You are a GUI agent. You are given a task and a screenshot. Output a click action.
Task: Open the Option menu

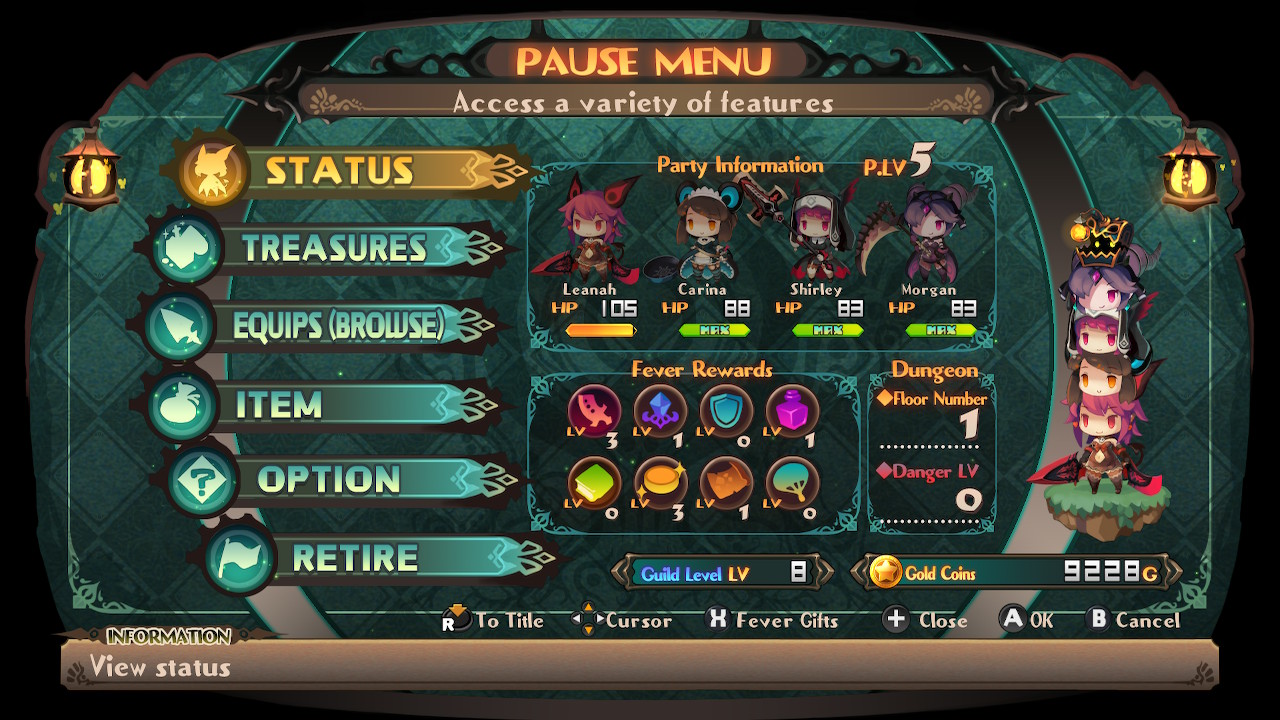click(328, 480)
